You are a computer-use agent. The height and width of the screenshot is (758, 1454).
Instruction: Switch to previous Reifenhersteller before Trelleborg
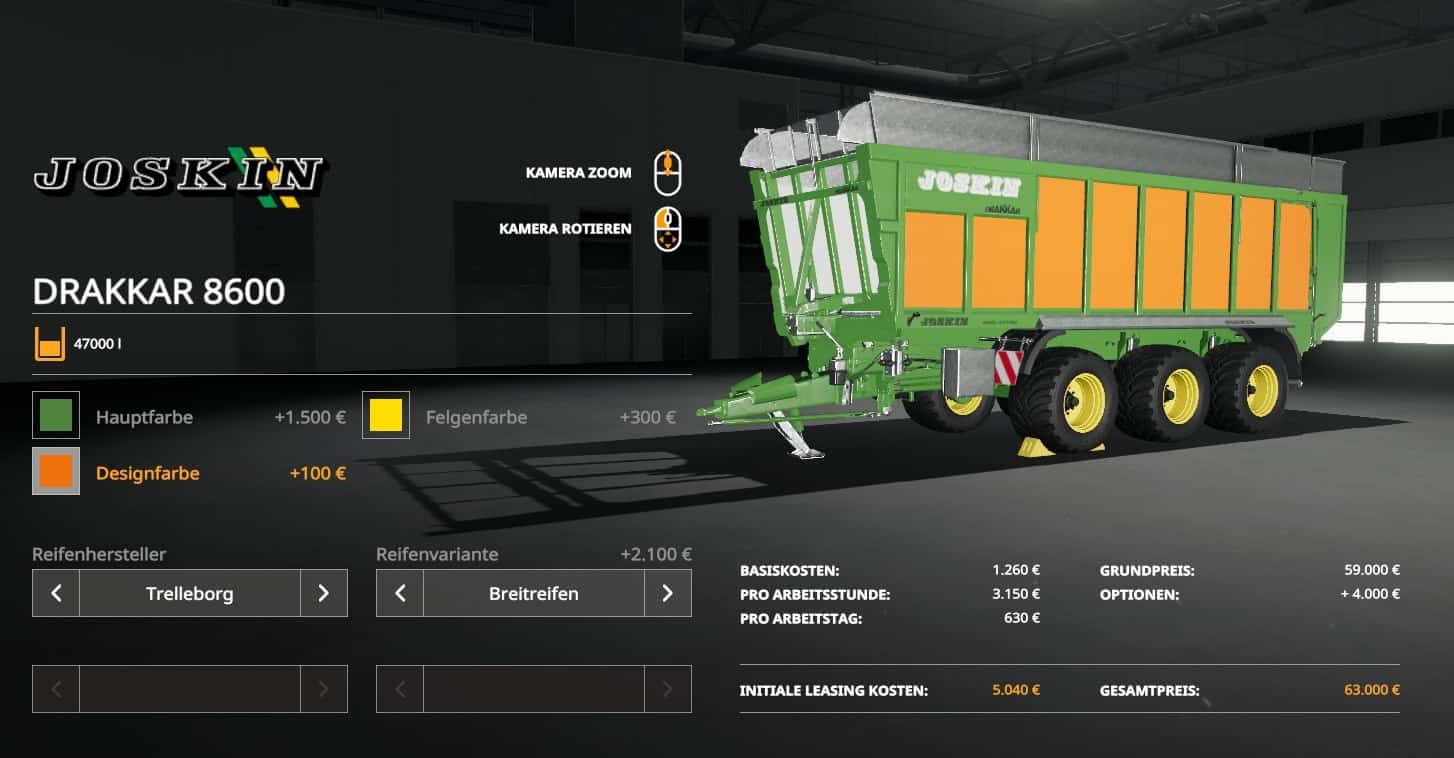pyautogui.click(x=56, y=593)
